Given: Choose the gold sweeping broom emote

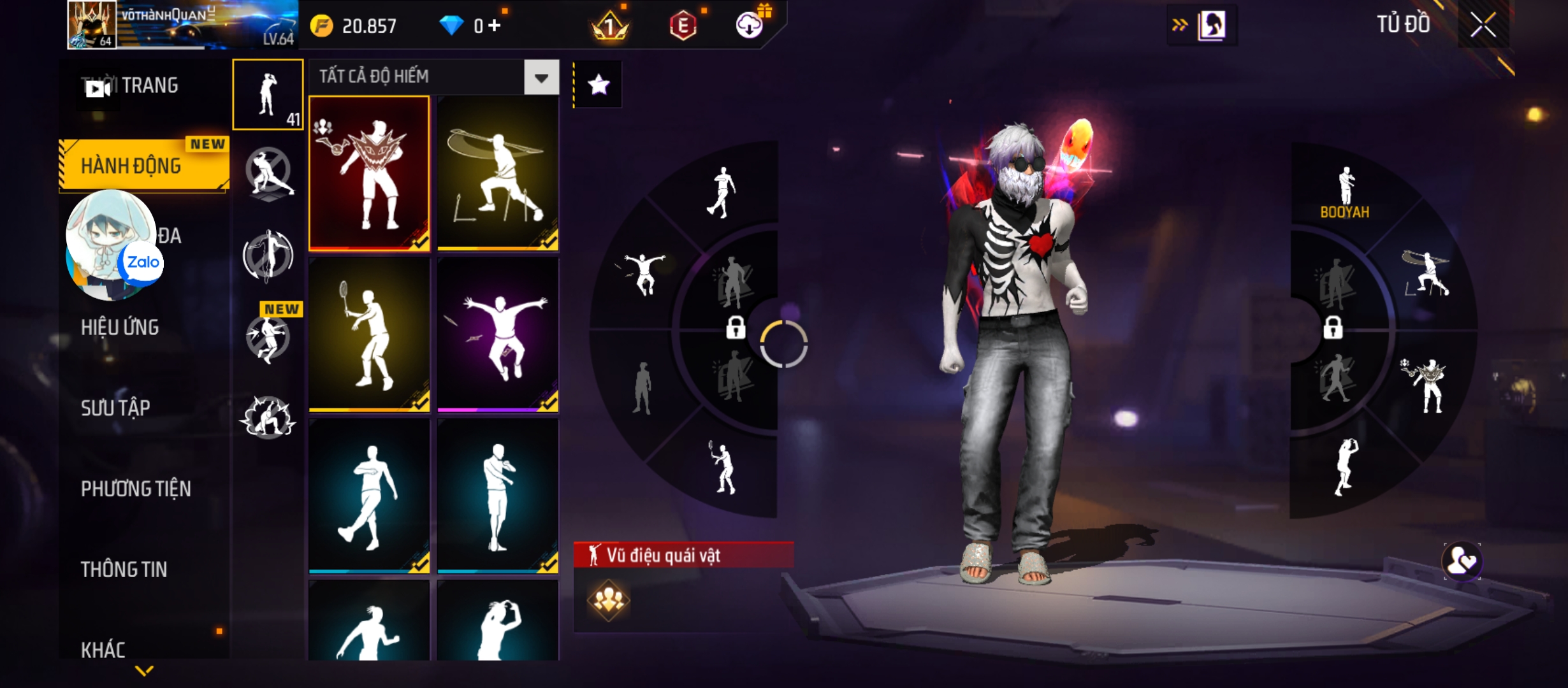Looking at the screenshot, I should (498, 173).
